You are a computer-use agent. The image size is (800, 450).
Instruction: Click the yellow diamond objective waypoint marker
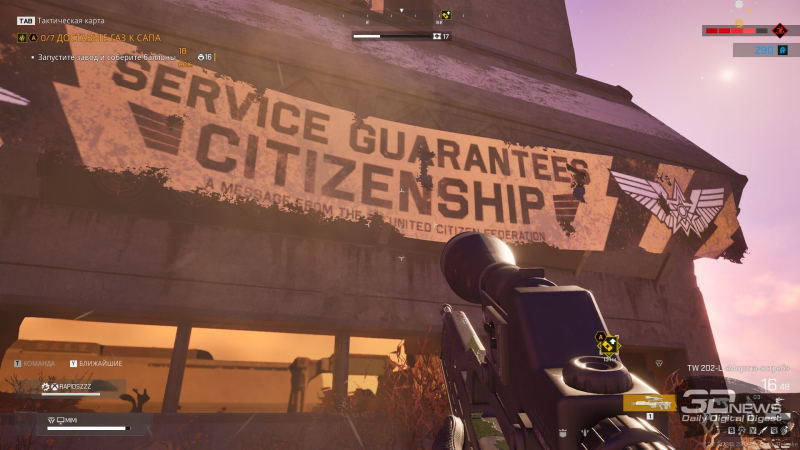tap(609, 346)
